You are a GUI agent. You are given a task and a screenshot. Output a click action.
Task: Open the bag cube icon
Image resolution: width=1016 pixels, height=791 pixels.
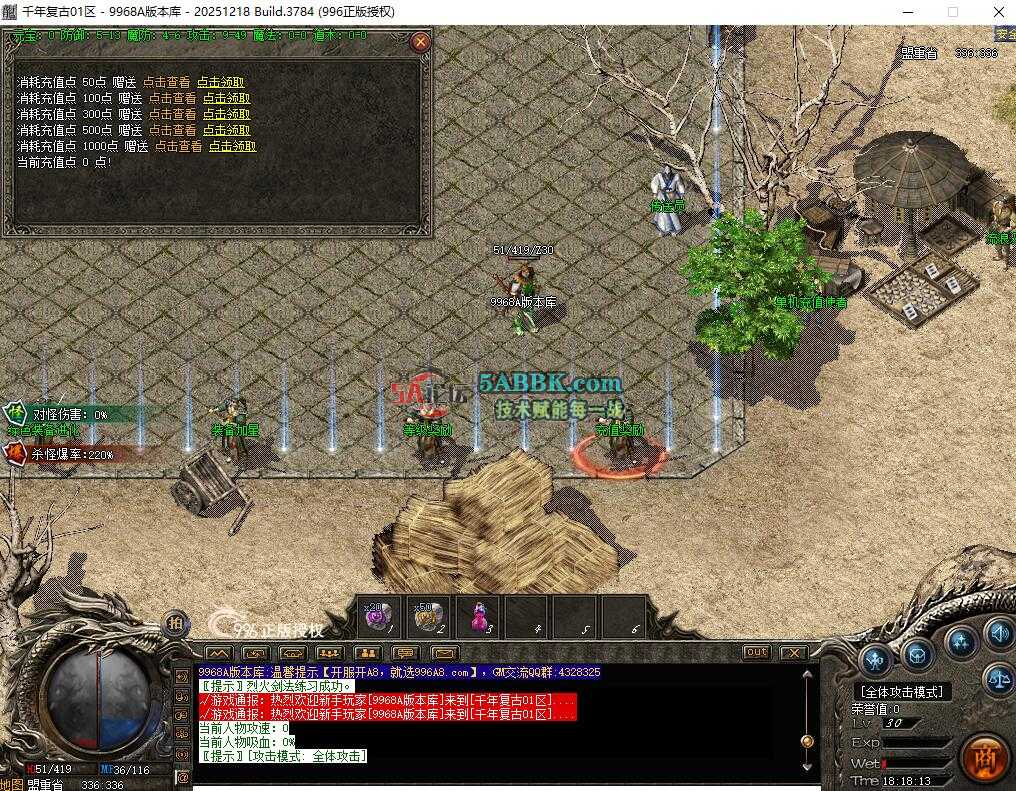pos(917,653)
